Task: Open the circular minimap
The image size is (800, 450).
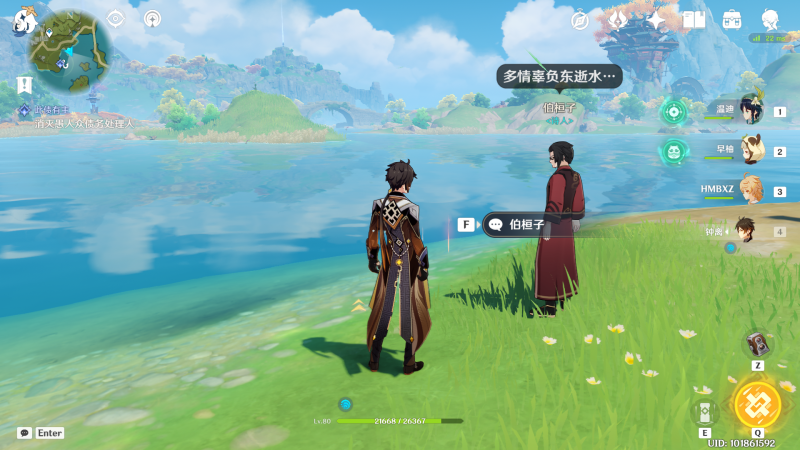Action: pyautogui.click(x=70, y=45)
